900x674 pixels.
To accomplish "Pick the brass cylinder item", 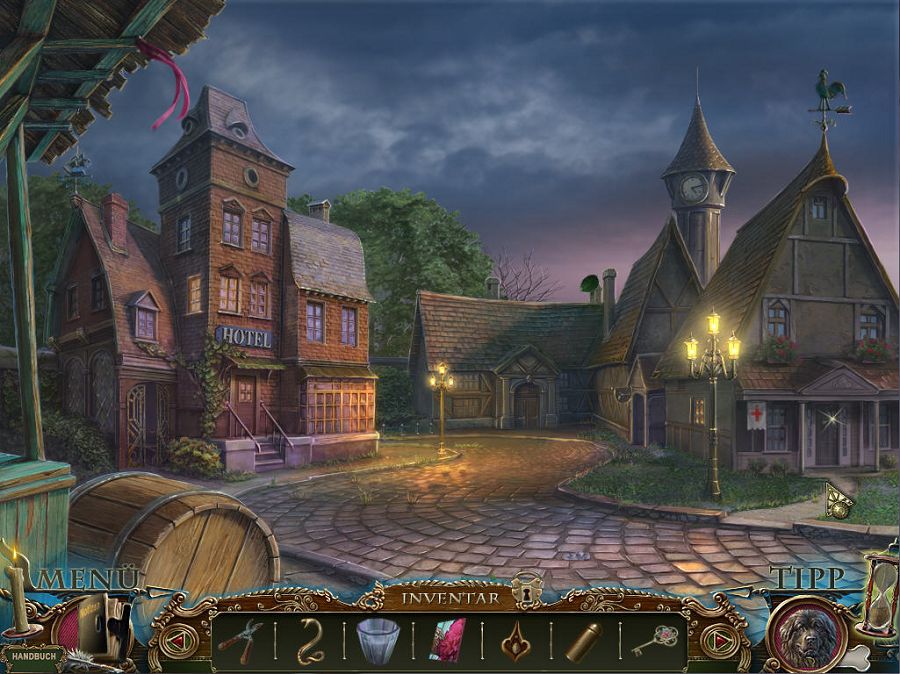I will tap(584, 641).
